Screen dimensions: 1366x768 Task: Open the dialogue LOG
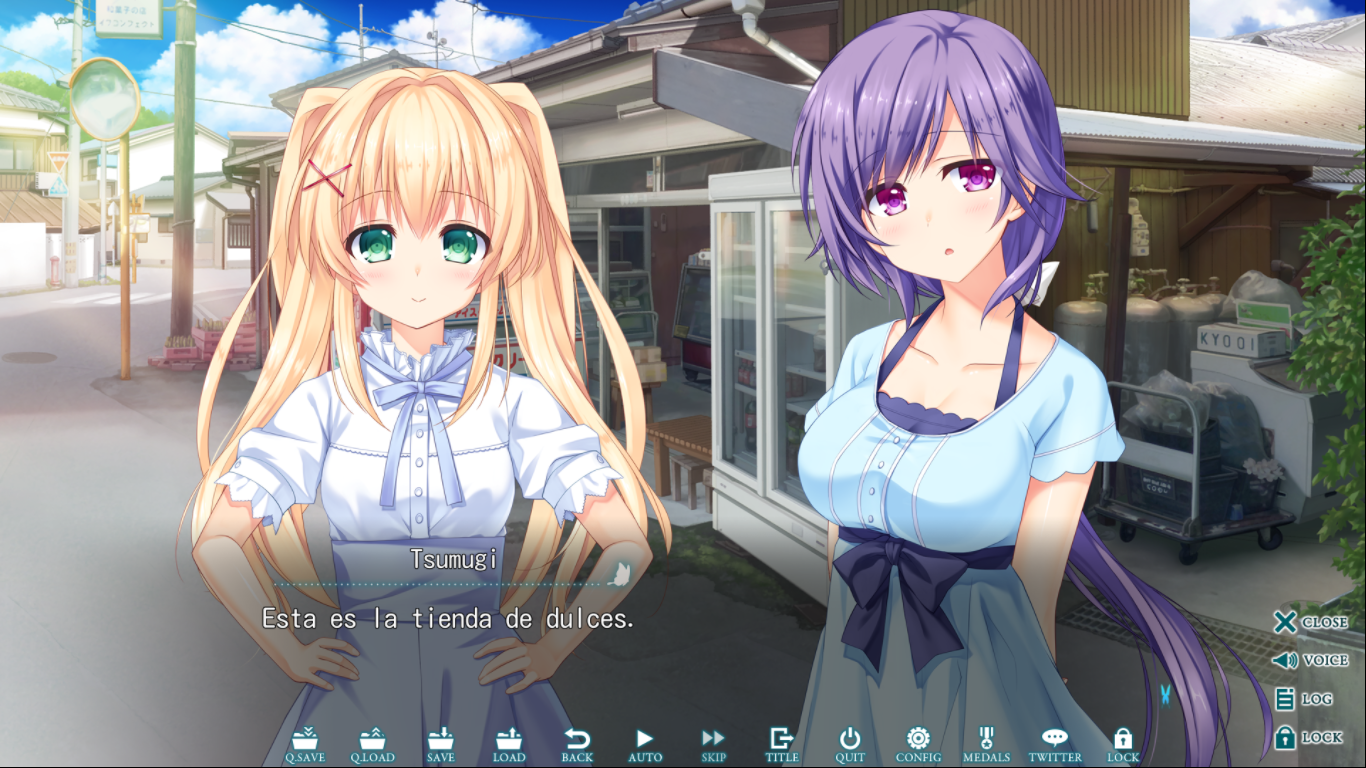pyautogui.click(x=1304, y=700)
